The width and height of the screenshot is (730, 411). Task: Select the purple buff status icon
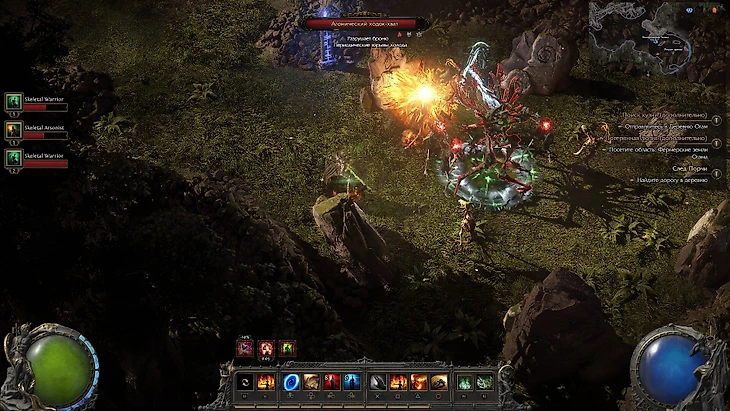tap(244, 348)
